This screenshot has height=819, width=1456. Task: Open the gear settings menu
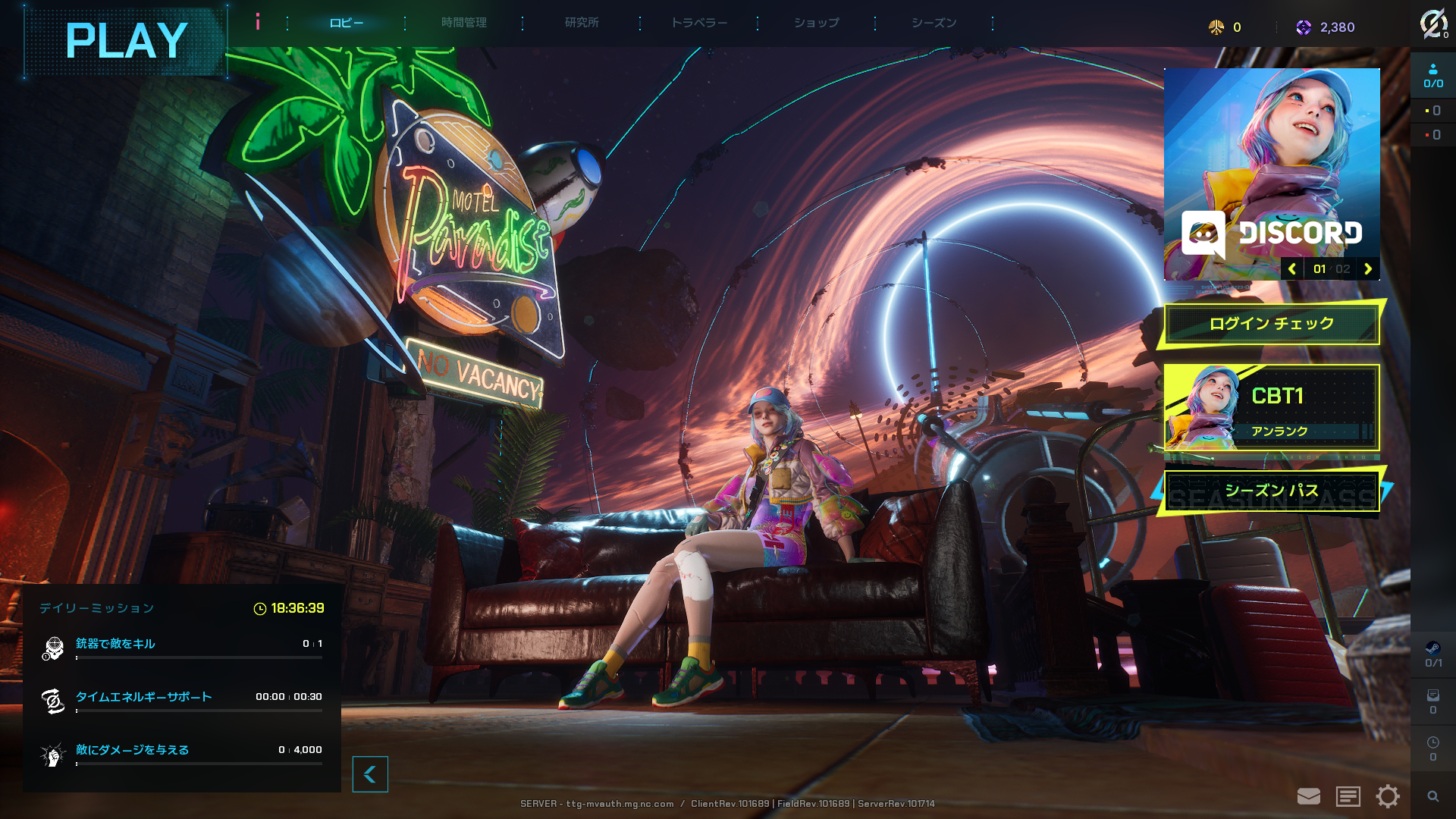click(x=1388, y=796)
